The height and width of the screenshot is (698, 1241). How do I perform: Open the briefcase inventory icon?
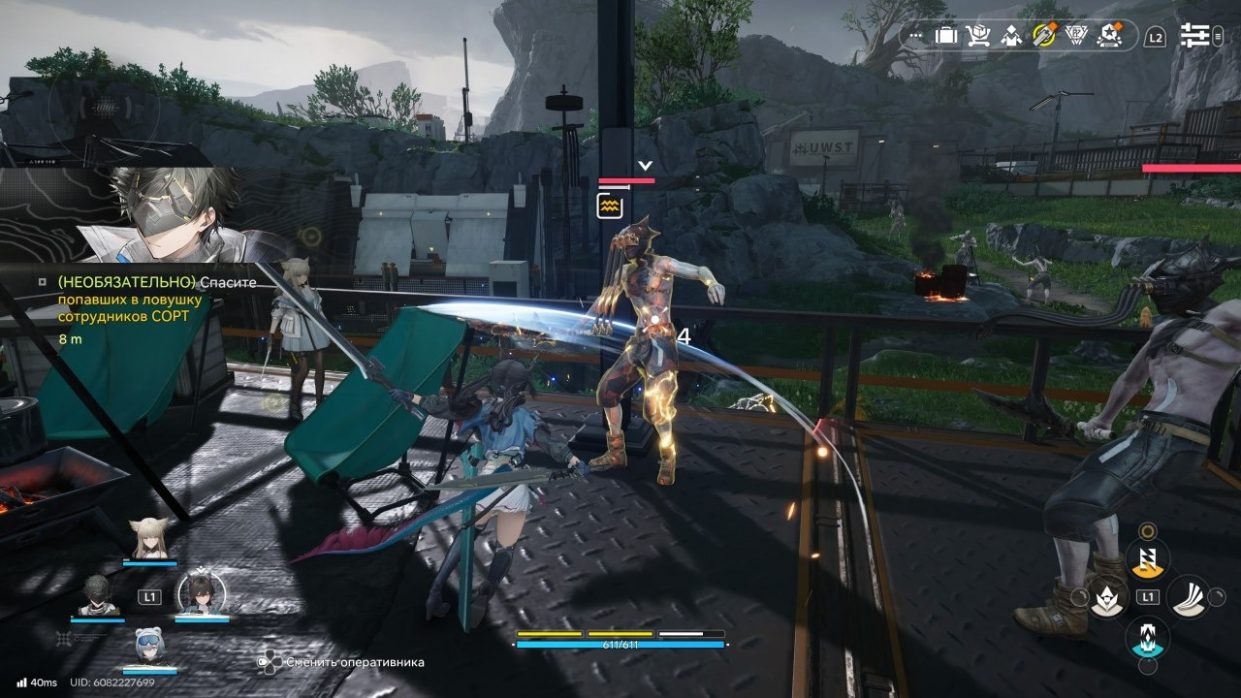[946, 36]
